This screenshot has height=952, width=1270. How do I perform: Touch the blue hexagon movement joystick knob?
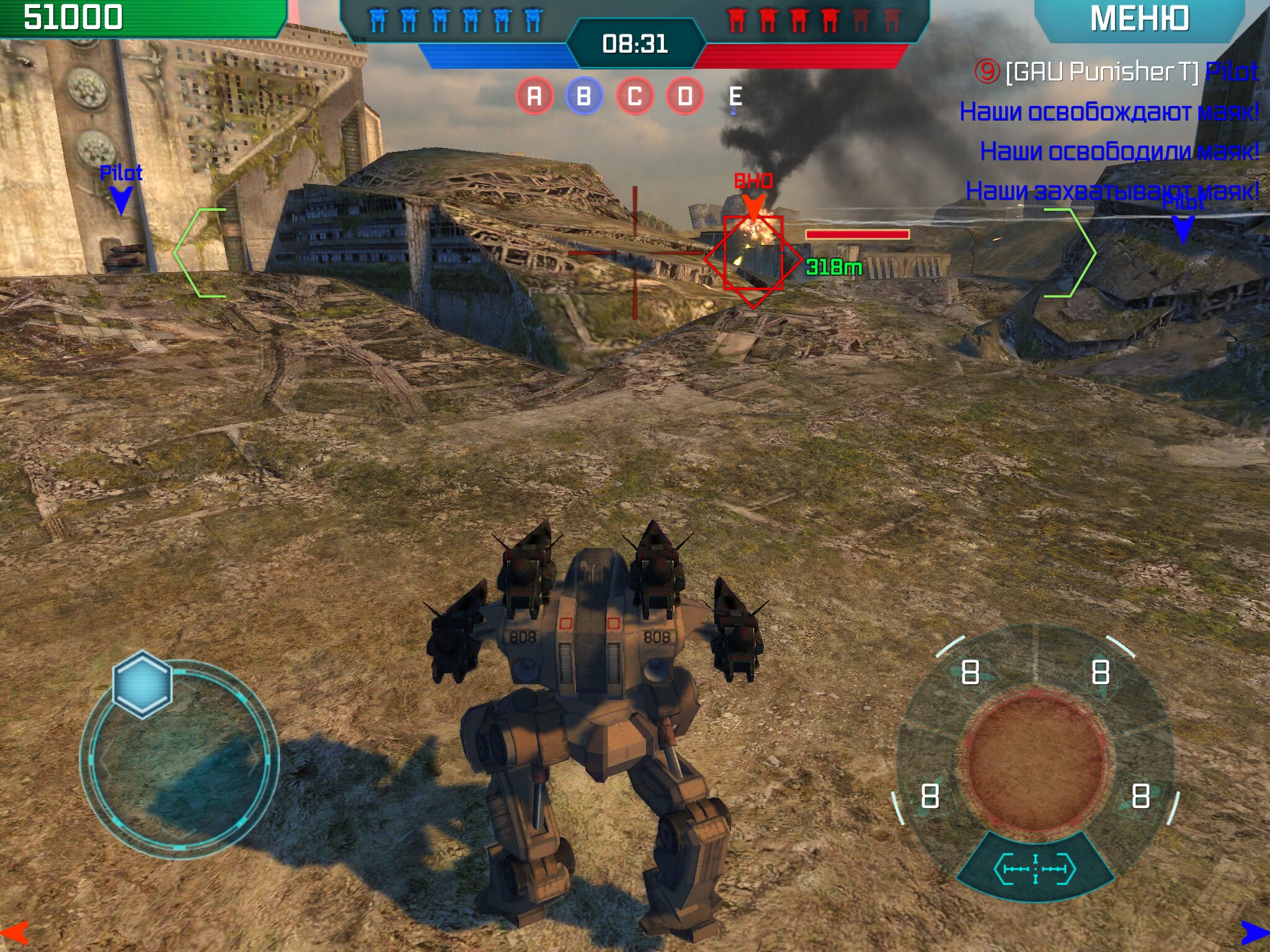(x=142, y=684)
